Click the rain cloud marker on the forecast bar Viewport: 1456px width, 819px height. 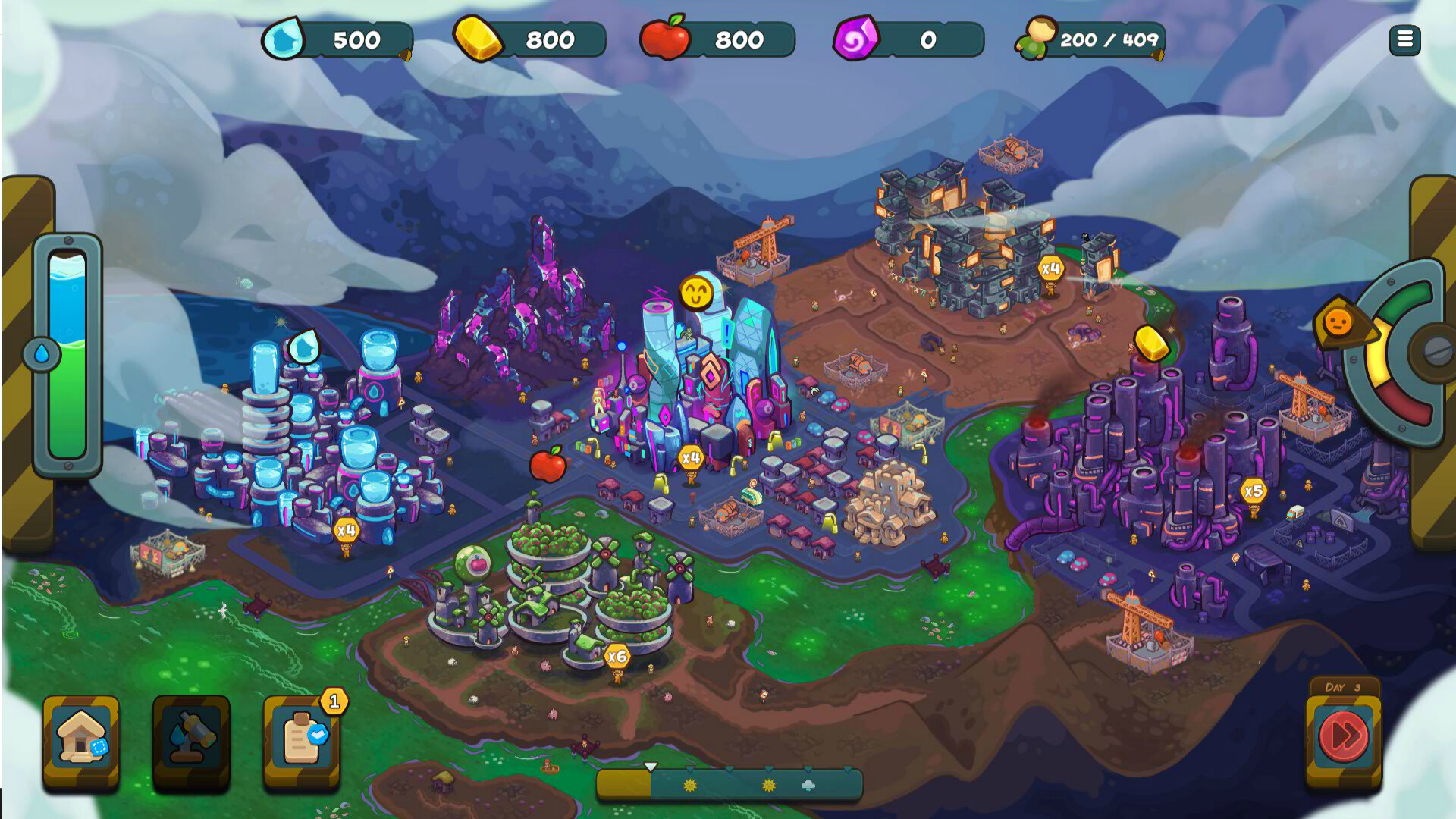pos(808,786)
